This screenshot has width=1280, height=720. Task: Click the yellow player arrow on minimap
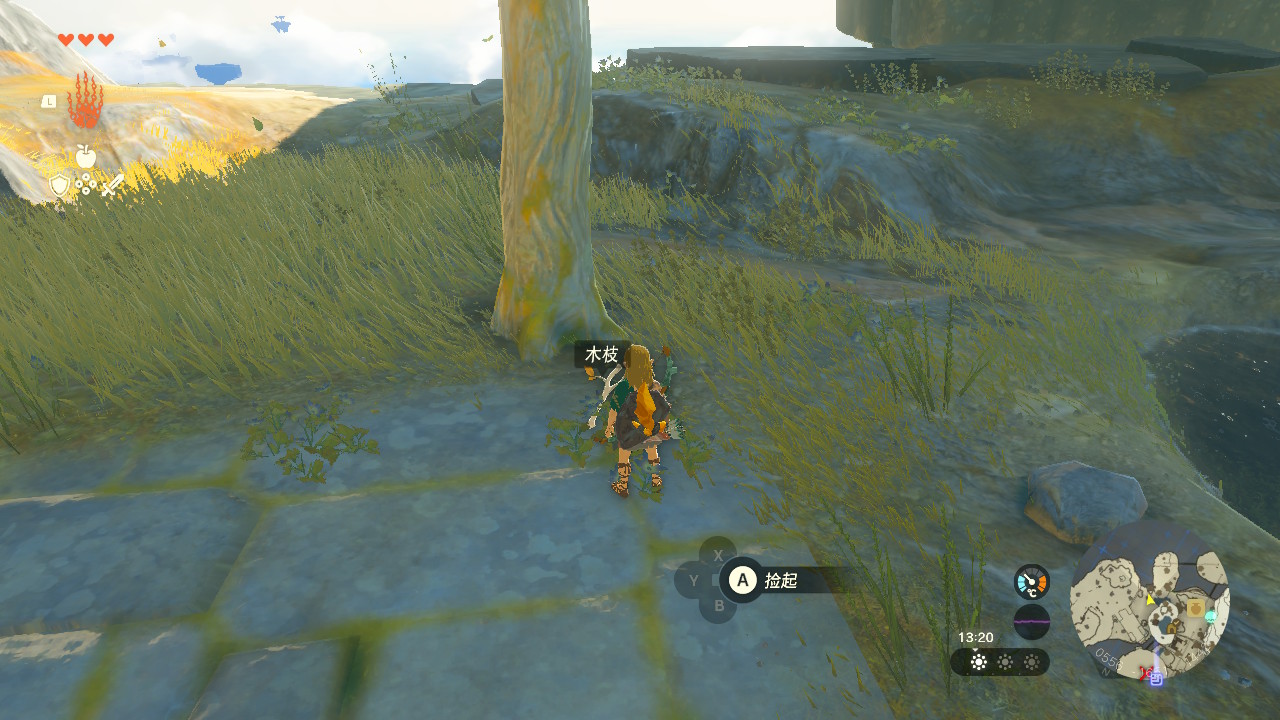[1150, 599]
